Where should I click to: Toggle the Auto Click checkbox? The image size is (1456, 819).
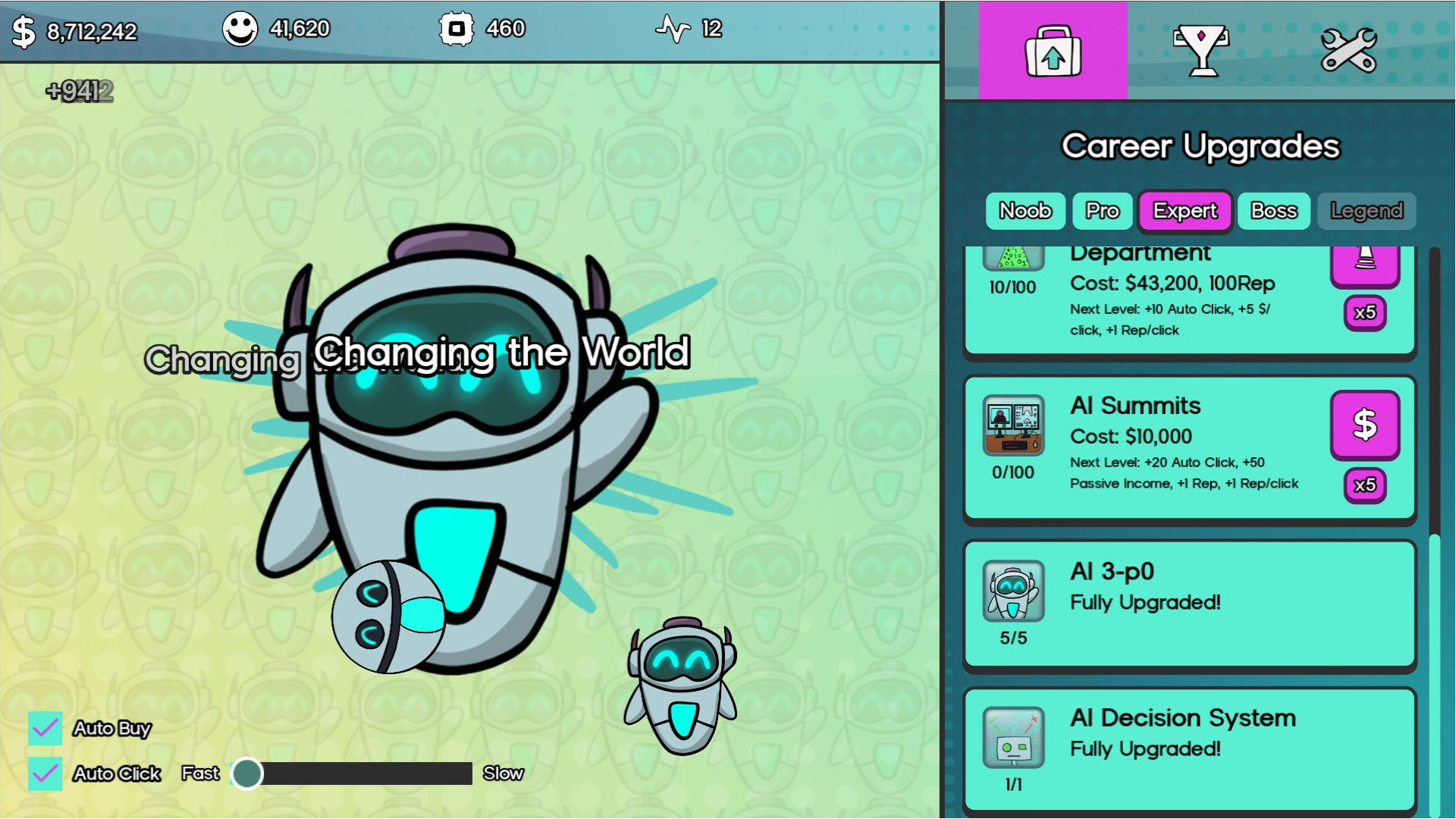tap(45, 773)
